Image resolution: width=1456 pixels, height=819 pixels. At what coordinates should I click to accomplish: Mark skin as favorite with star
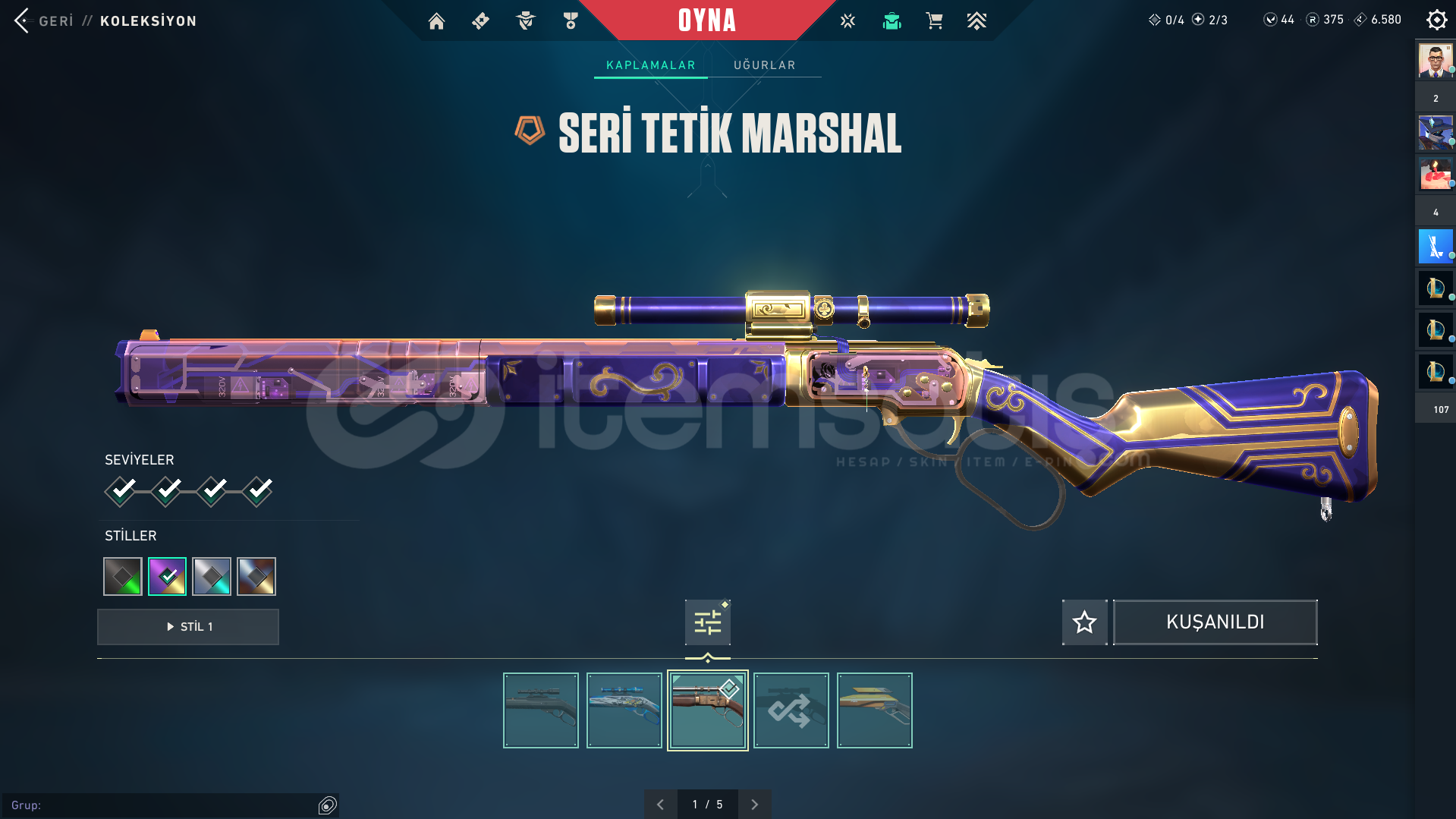click(1084, 622)
